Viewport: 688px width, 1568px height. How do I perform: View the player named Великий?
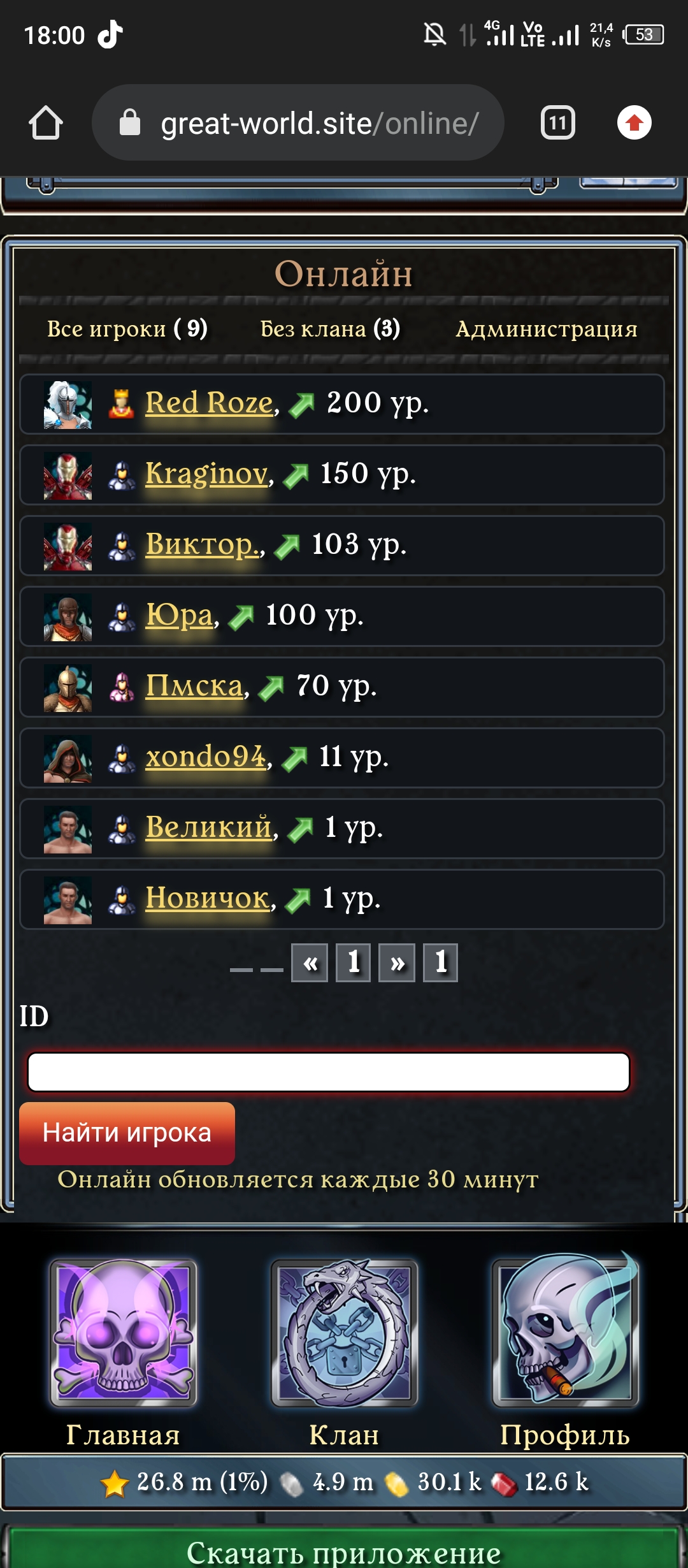pos(208,827)
